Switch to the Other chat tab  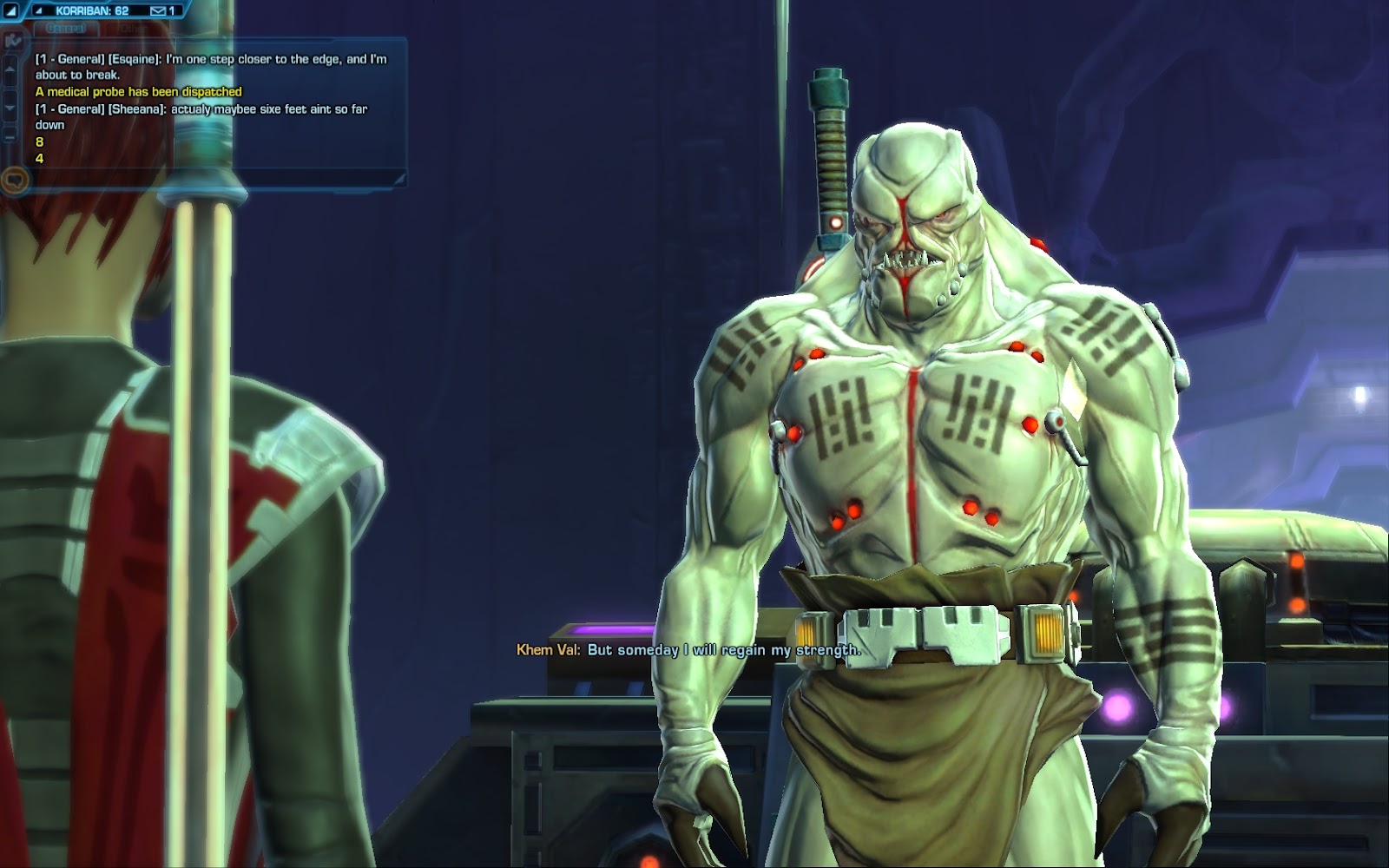click(132, 28)
